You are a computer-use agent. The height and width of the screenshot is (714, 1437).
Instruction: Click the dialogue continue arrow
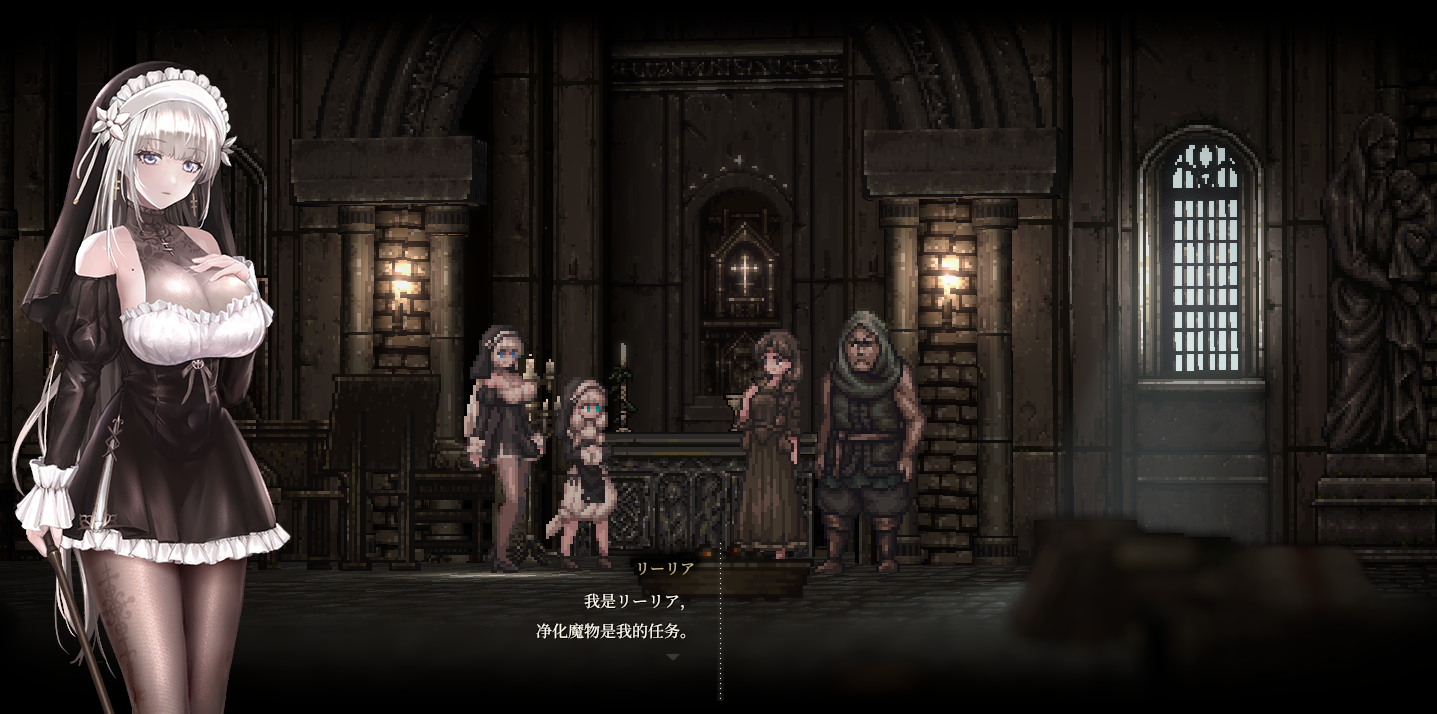click(x=673, y=657)
